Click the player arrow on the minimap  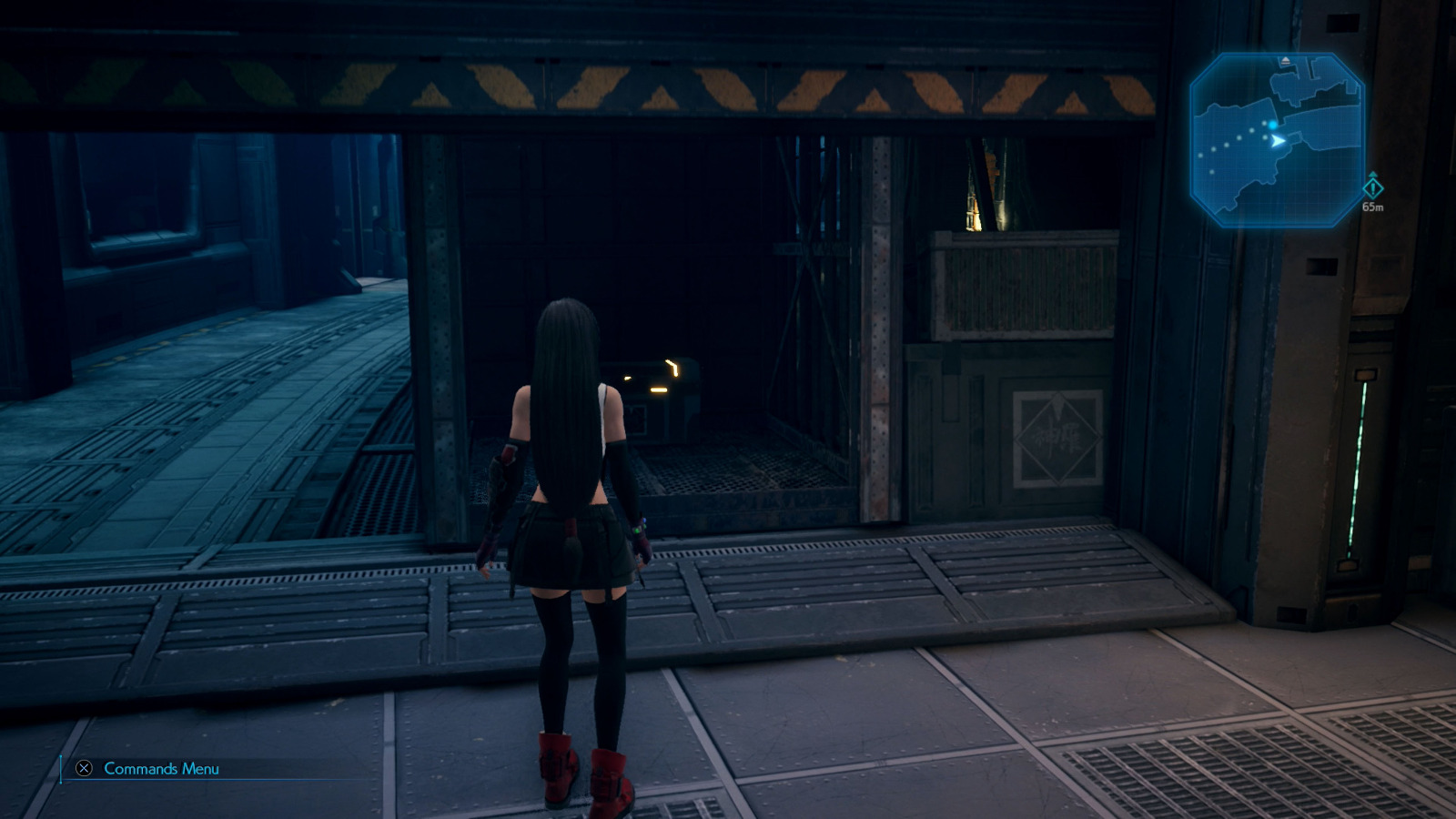1277,140
